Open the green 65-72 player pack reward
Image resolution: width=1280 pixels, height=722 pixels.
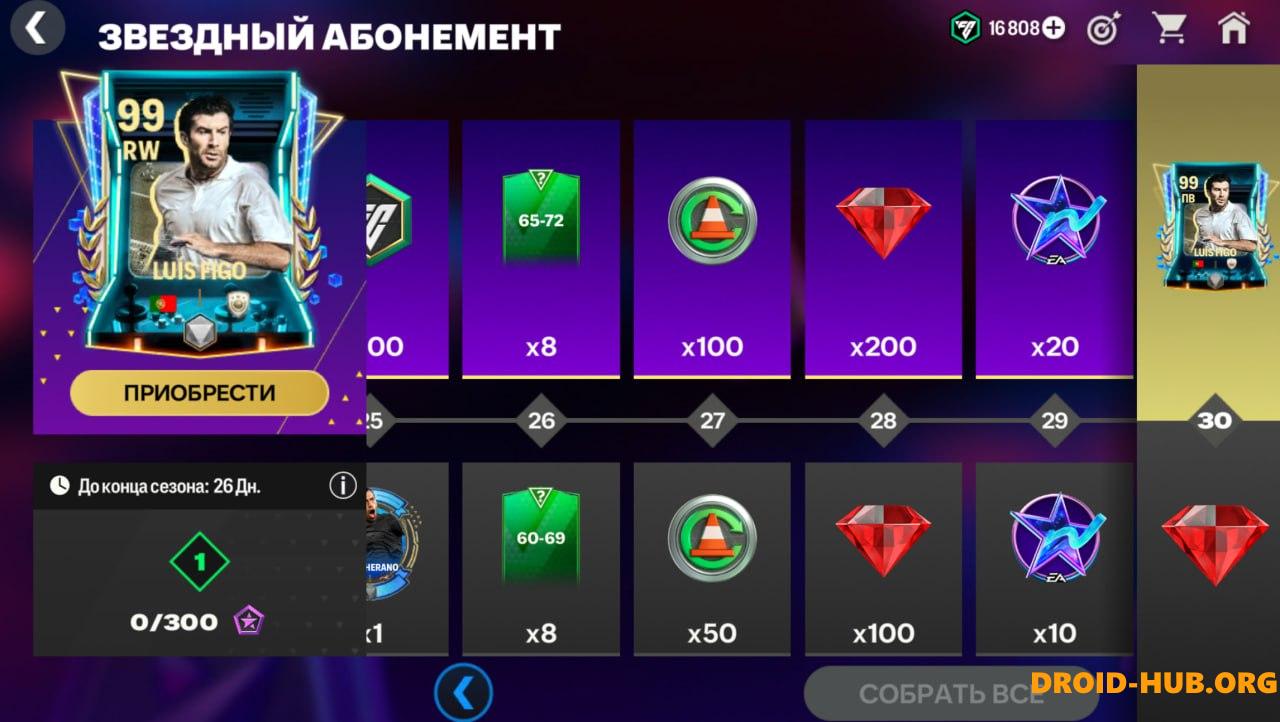541,215
